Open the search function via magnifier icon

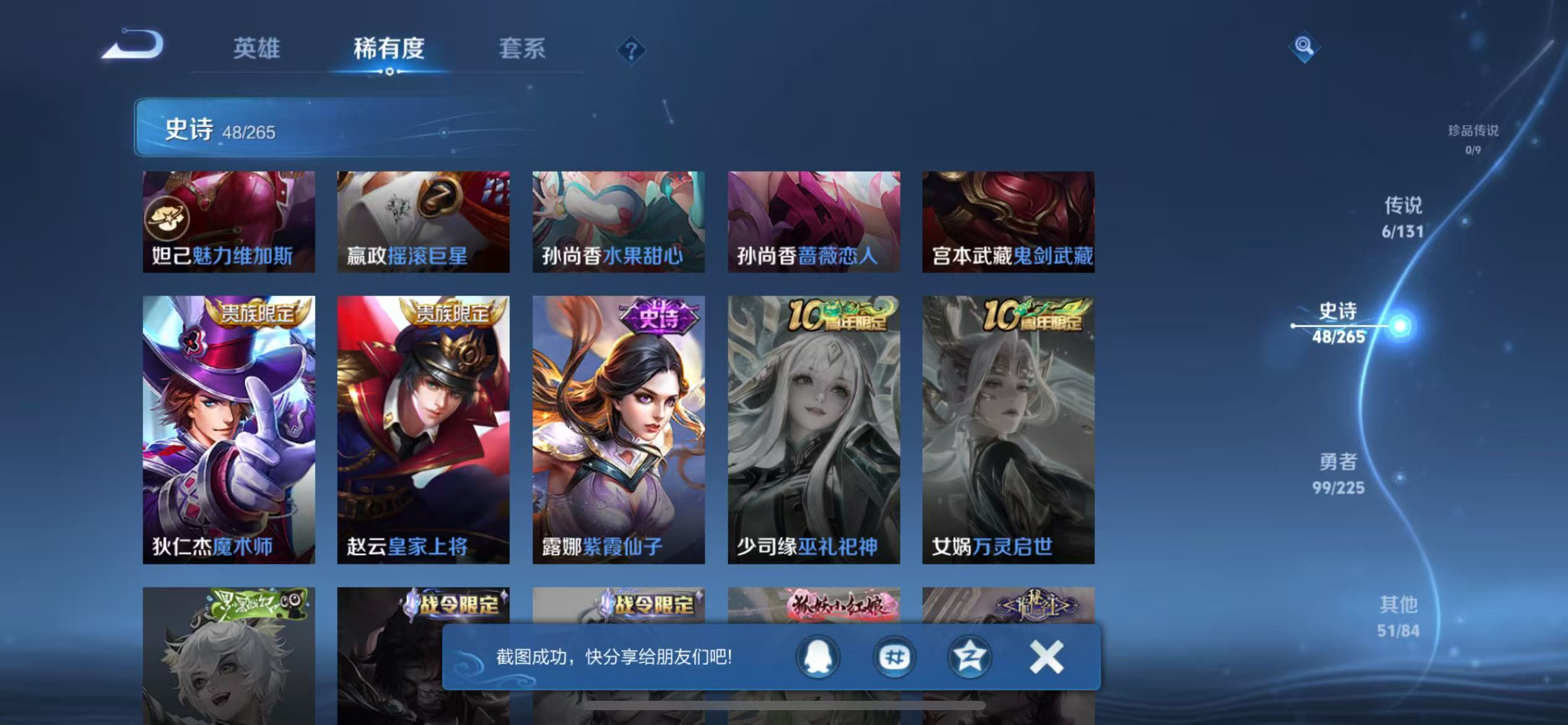[x=1304, y=46]
